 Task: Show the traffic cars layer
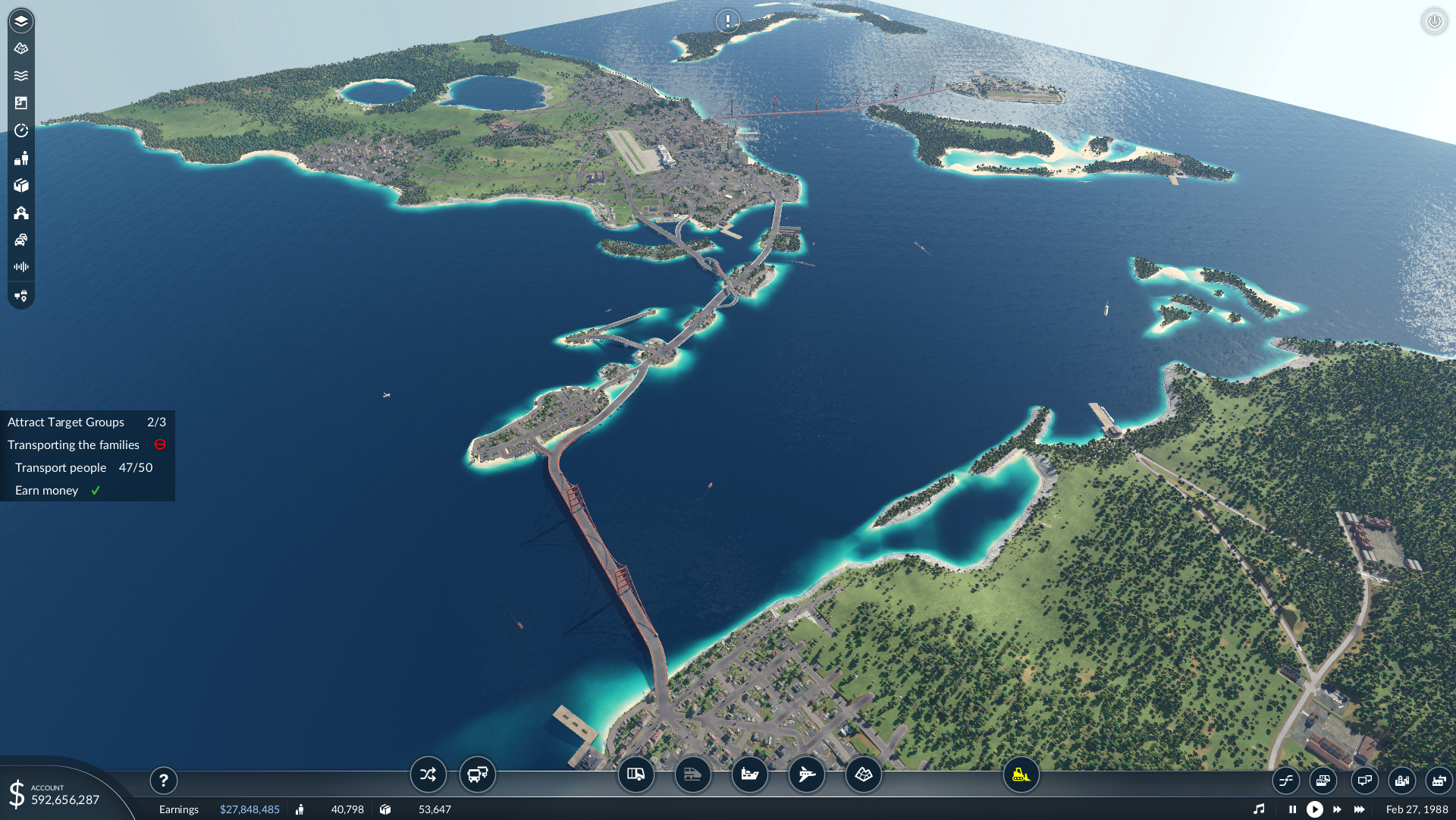coord(21,240)
